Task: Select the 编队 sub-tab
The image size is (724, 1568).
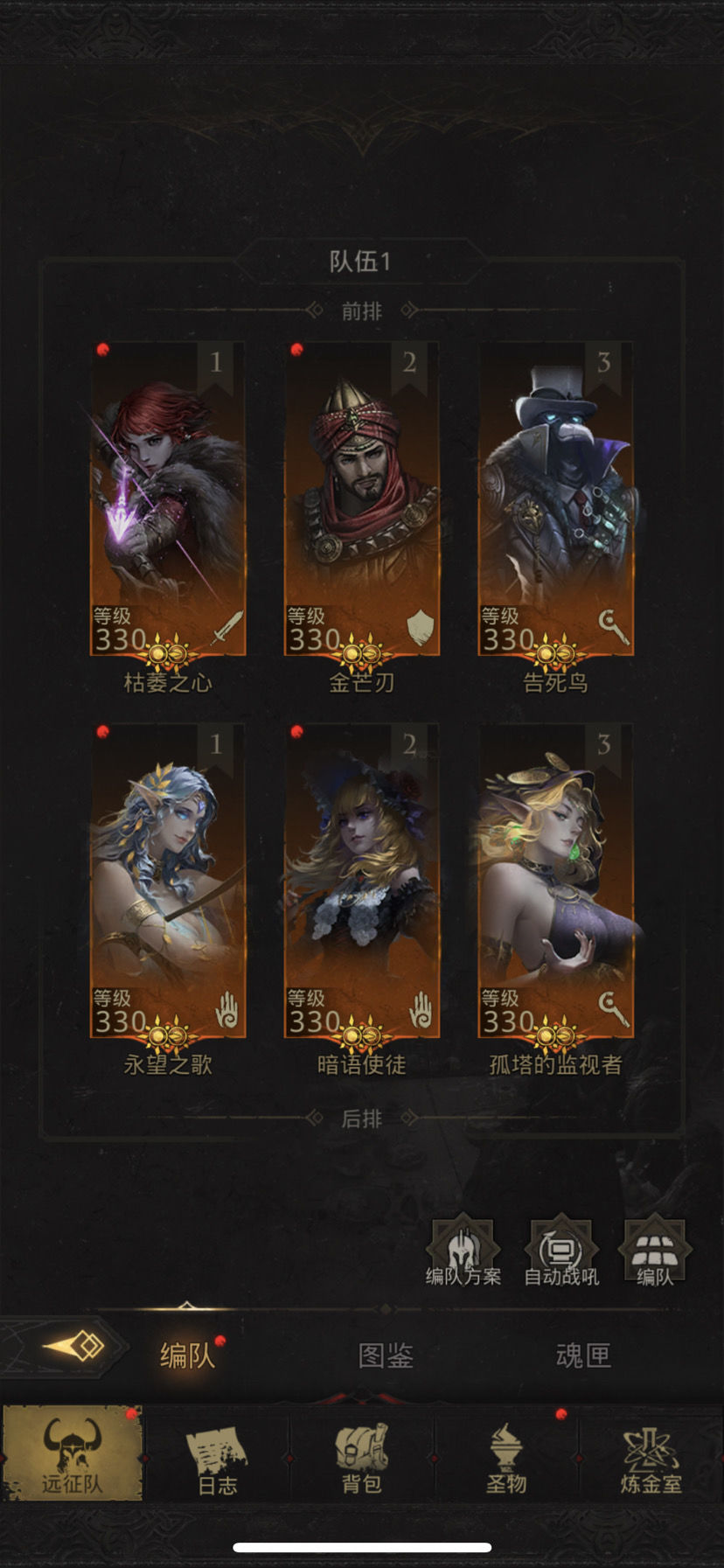Action: (x=187, y=1355)
